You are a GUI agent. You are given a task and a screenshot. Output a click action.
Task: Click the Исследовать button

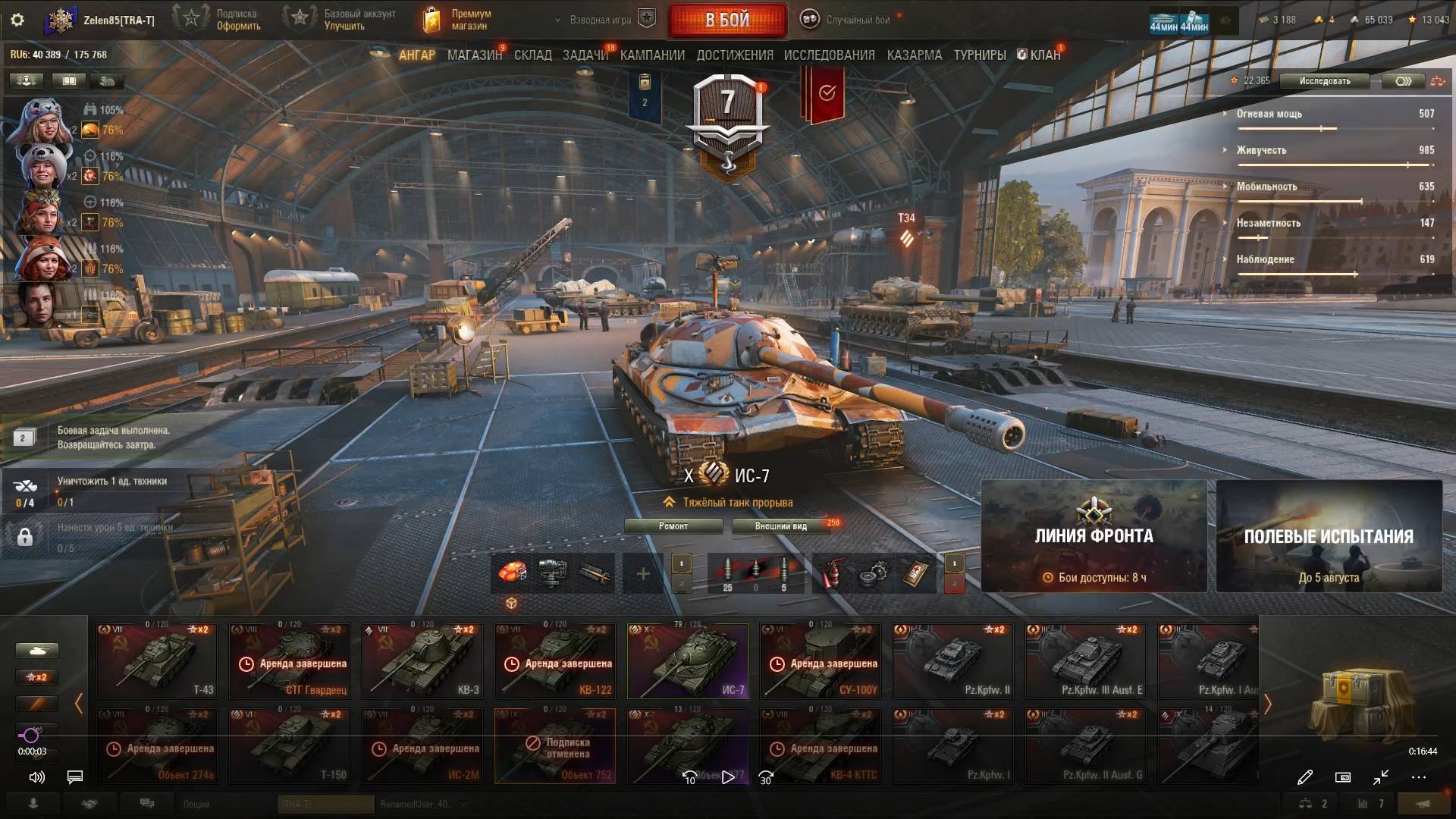[x=1324, y=81]
